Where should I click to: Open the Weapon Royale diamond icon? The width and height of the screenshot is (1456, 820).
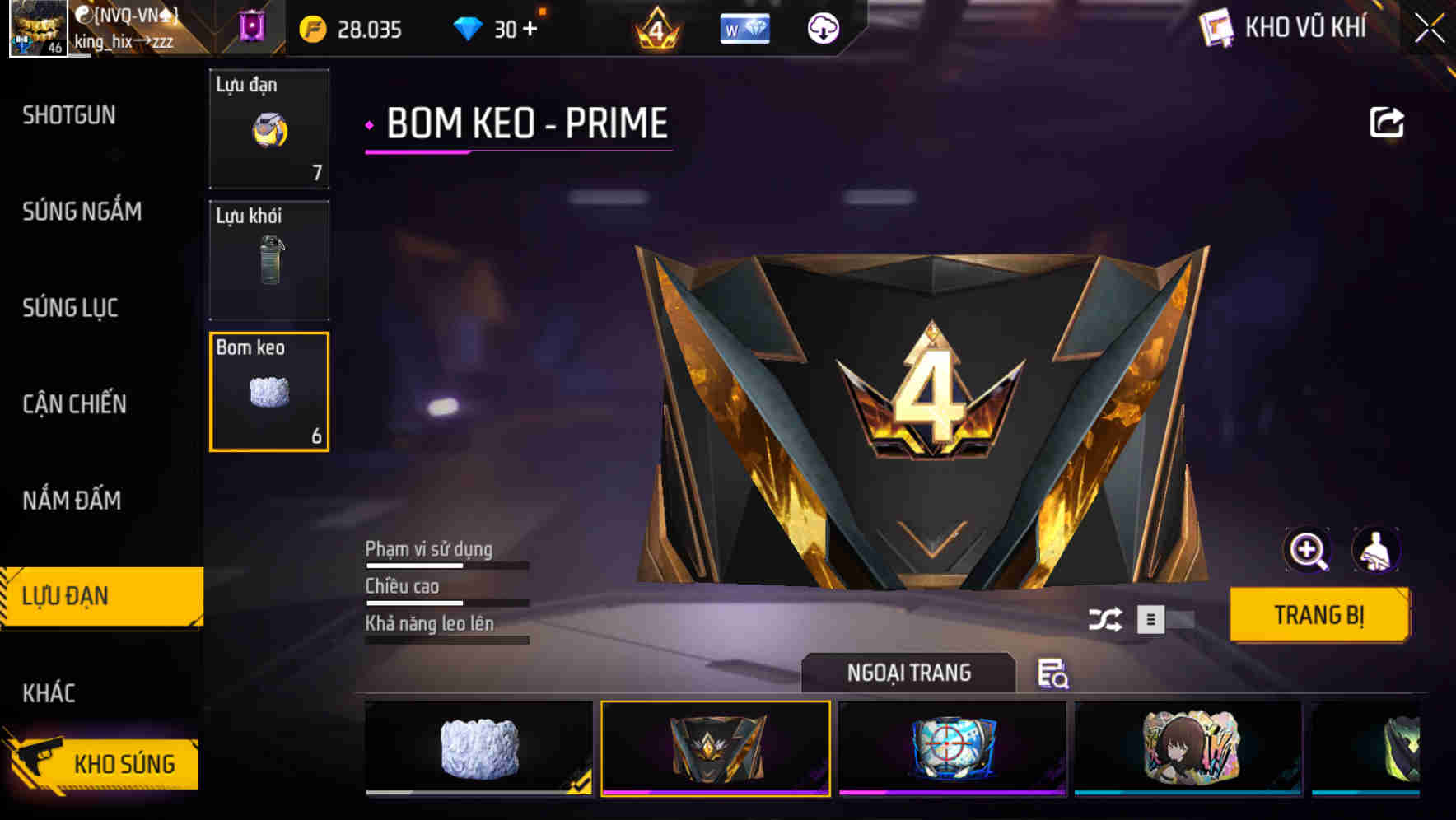pyautogui.click(x=745, y=29)
